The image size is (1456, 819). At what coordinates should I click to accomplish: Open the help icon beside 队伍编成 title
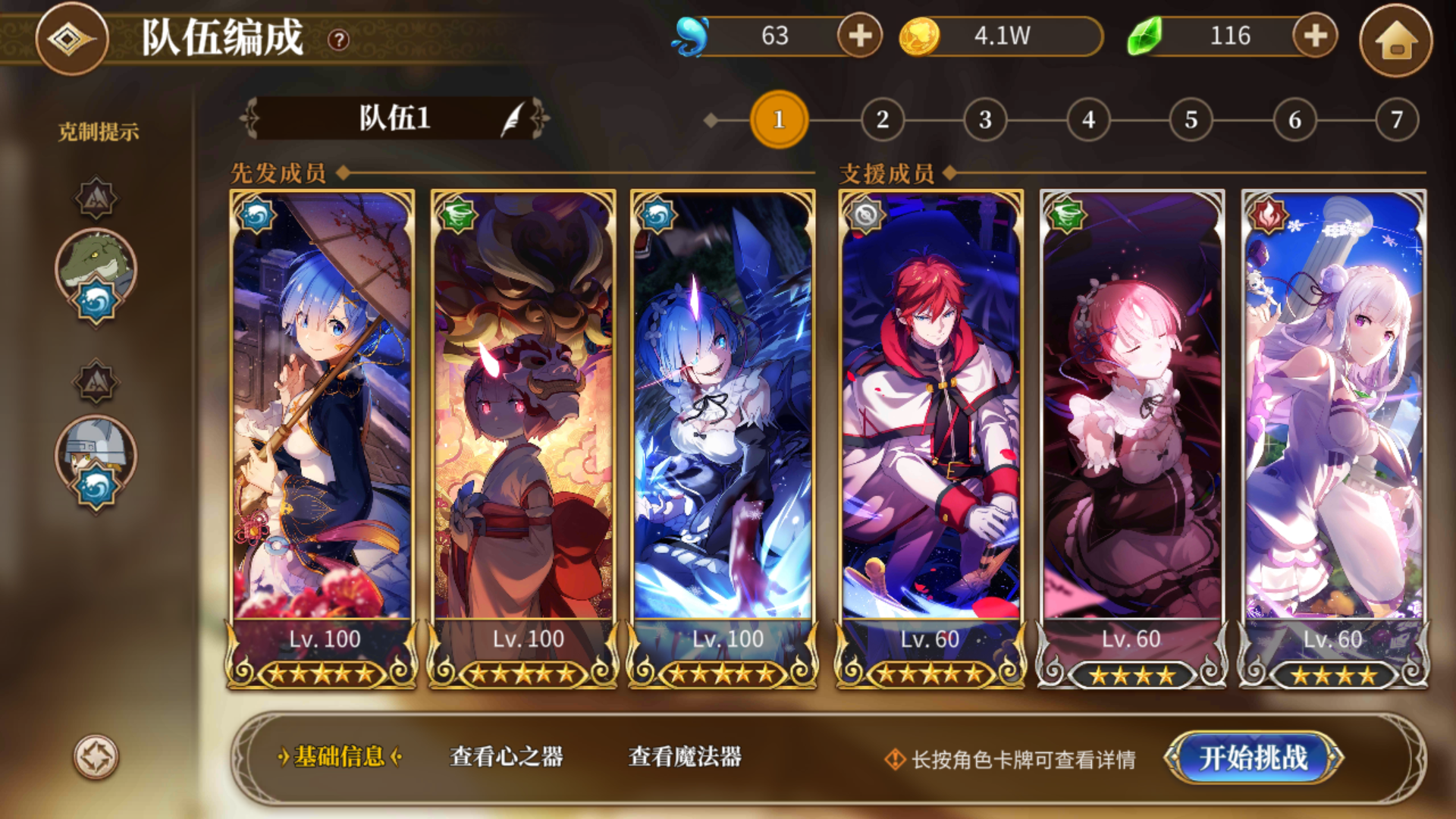point(339,38)
